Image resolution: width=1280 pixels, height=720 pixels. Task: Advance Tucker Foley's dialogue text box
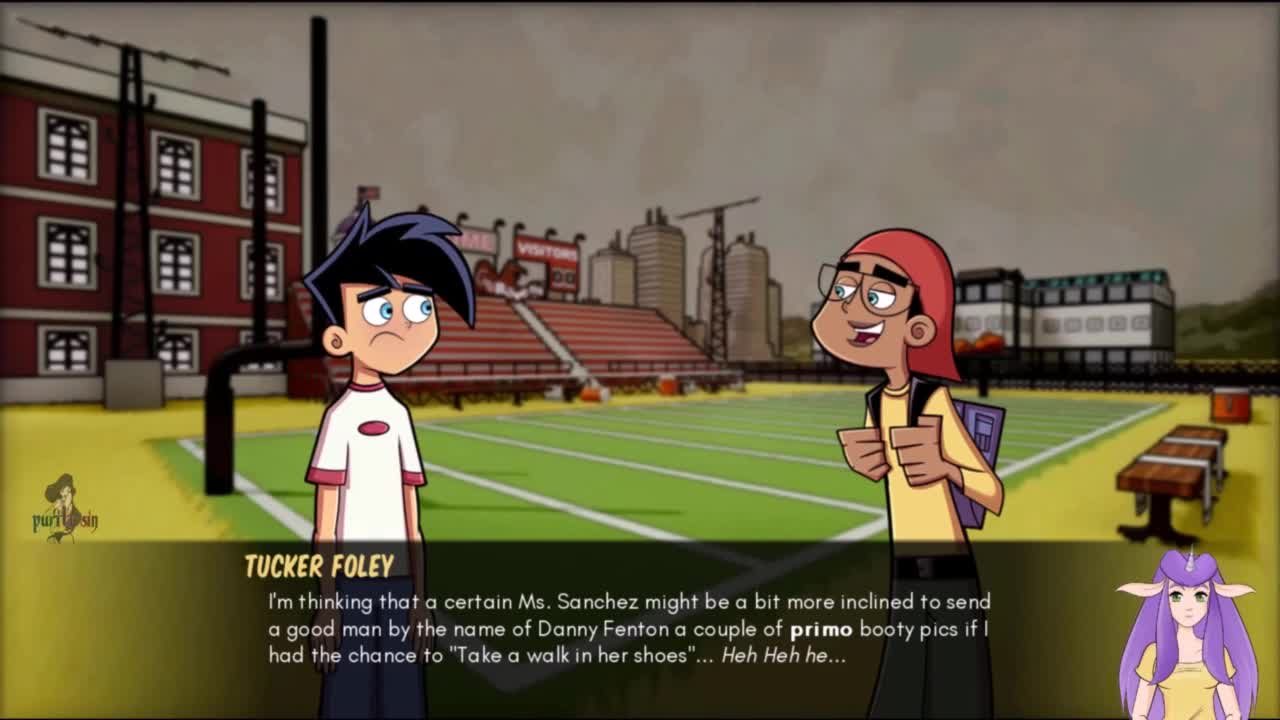[x=628, y=628]
